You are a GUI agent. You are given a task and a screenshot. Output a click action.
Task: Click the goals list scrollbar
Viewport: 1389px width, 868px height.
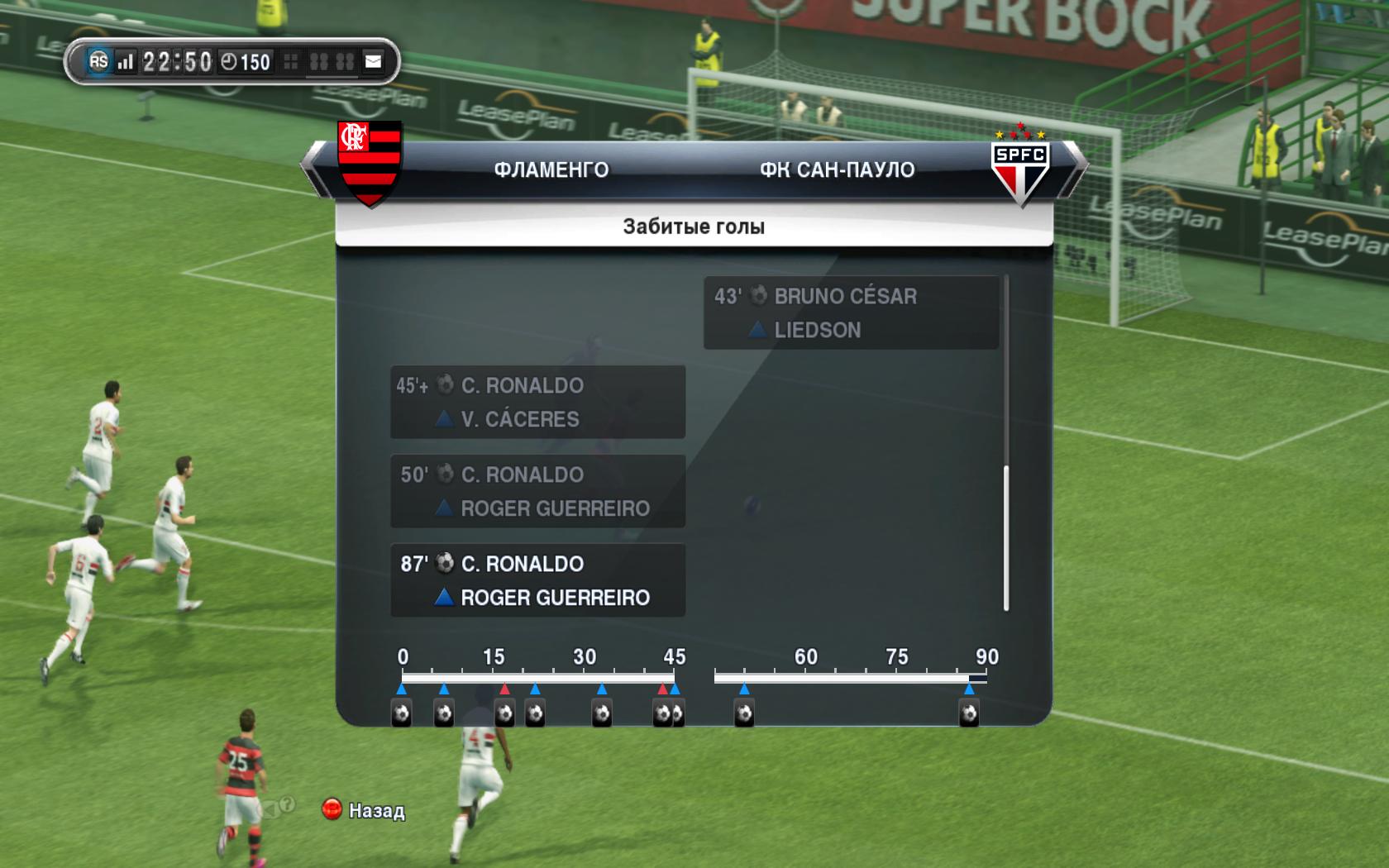point(1005,538)
